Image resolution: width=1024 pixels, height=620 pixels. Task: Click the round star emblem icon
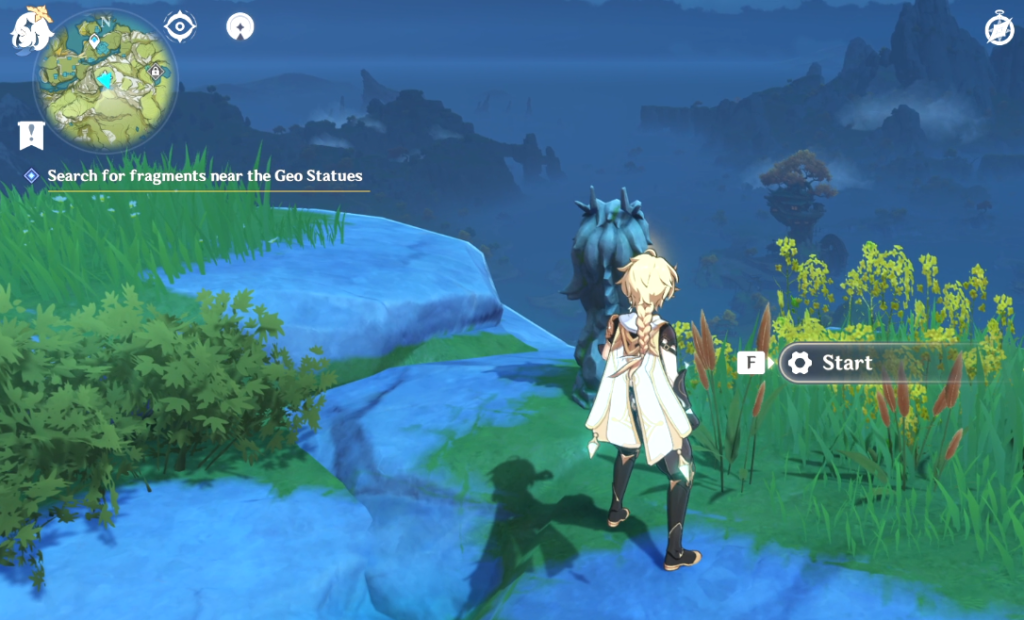pyautogui.click(x=239, y=27)
